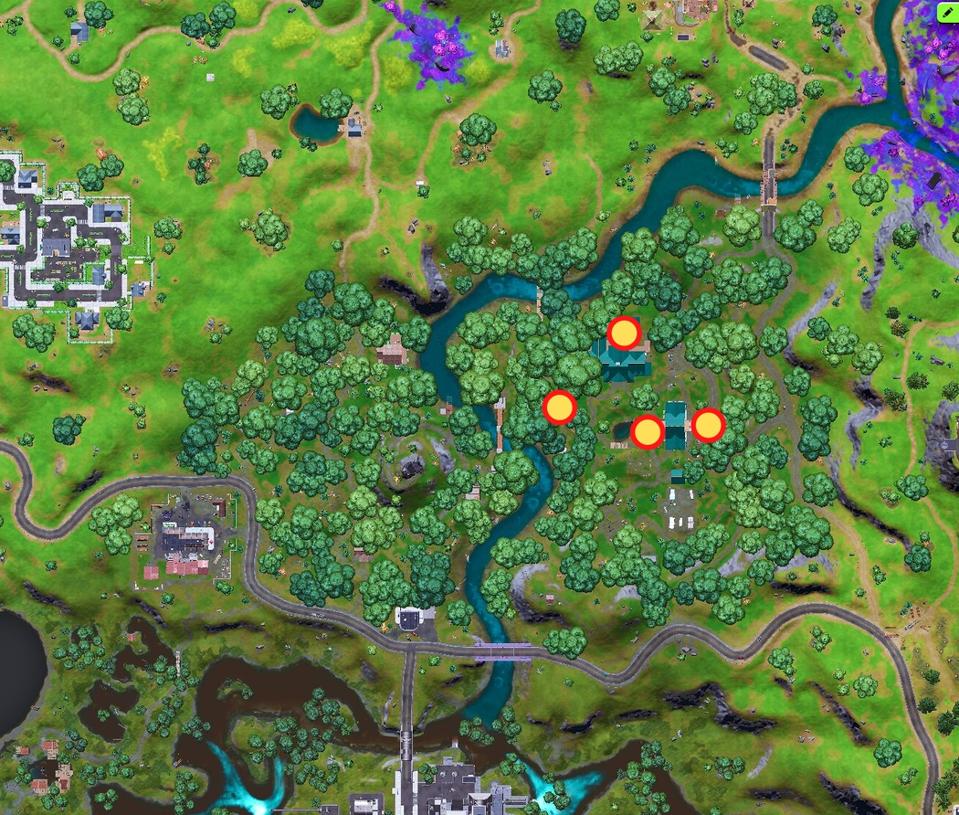Screen dimensions: 959x815
Task: Choose the yellow marker beside the small pond
Action: click(647, 432)
